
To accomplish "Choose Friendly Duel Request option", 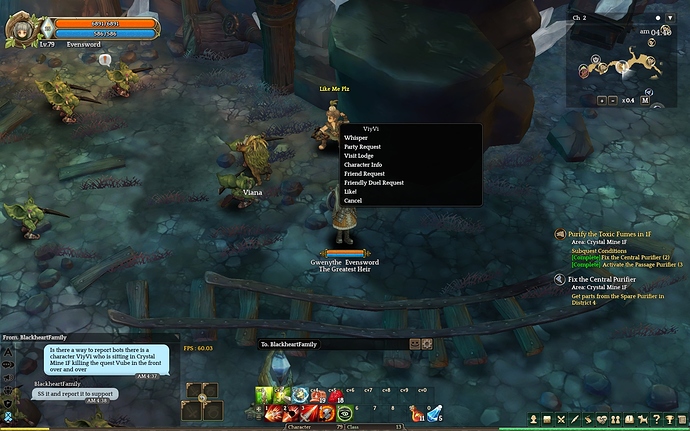I will pyautogui.click(x=373, y=183).
